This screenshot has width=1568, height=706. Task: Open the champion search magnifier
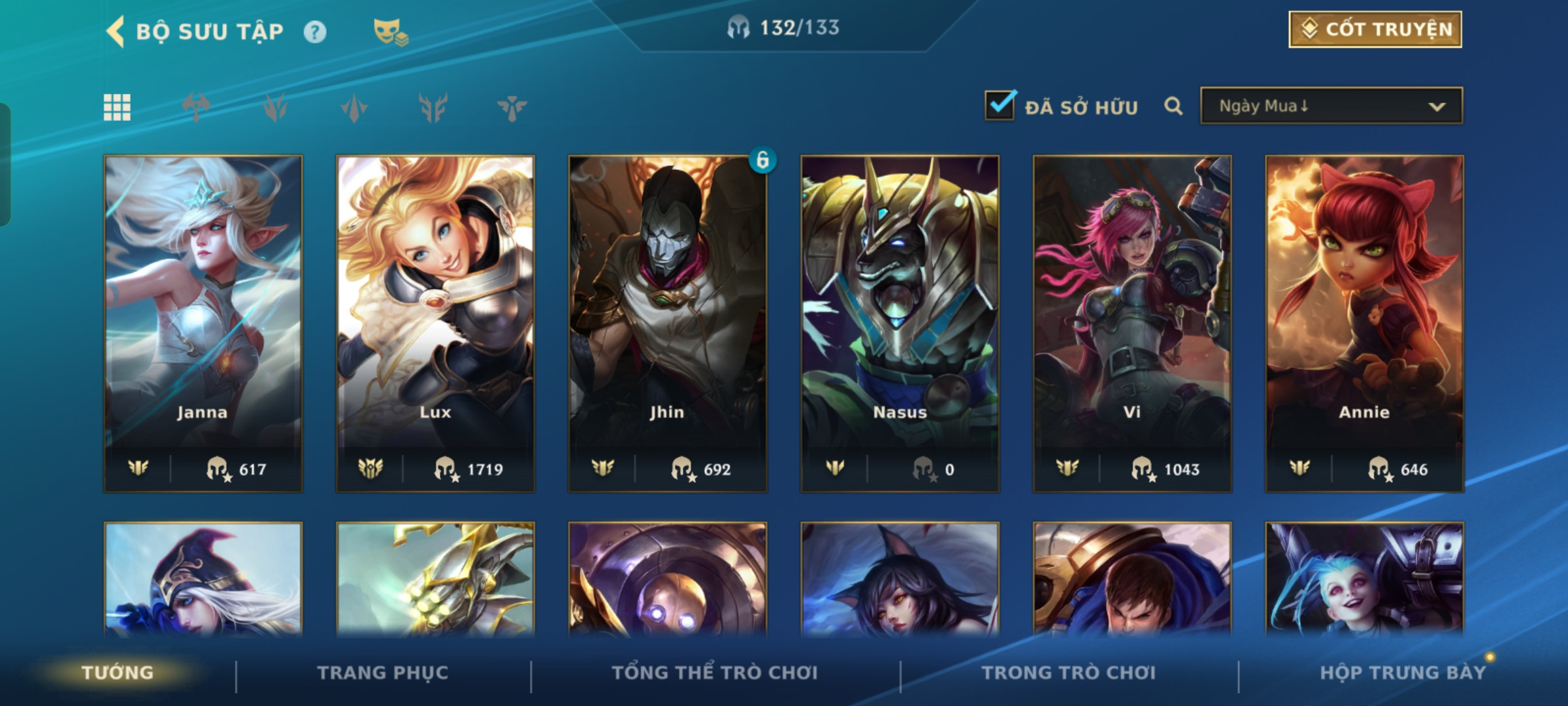[1173, 106]
